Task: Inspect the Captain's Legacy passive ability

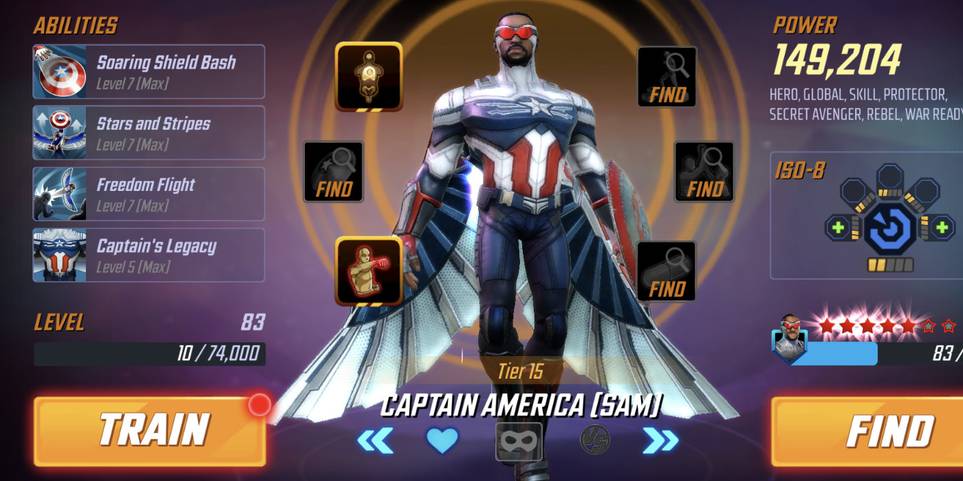Action: 149,255
